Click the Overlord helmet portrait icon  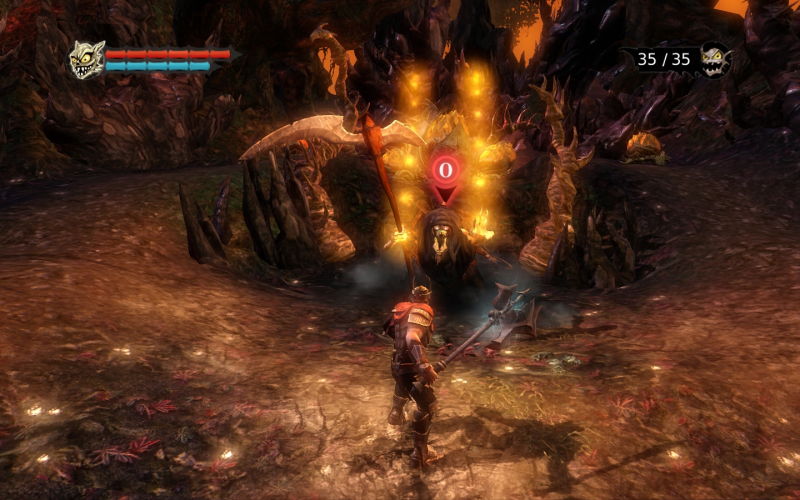87,60
